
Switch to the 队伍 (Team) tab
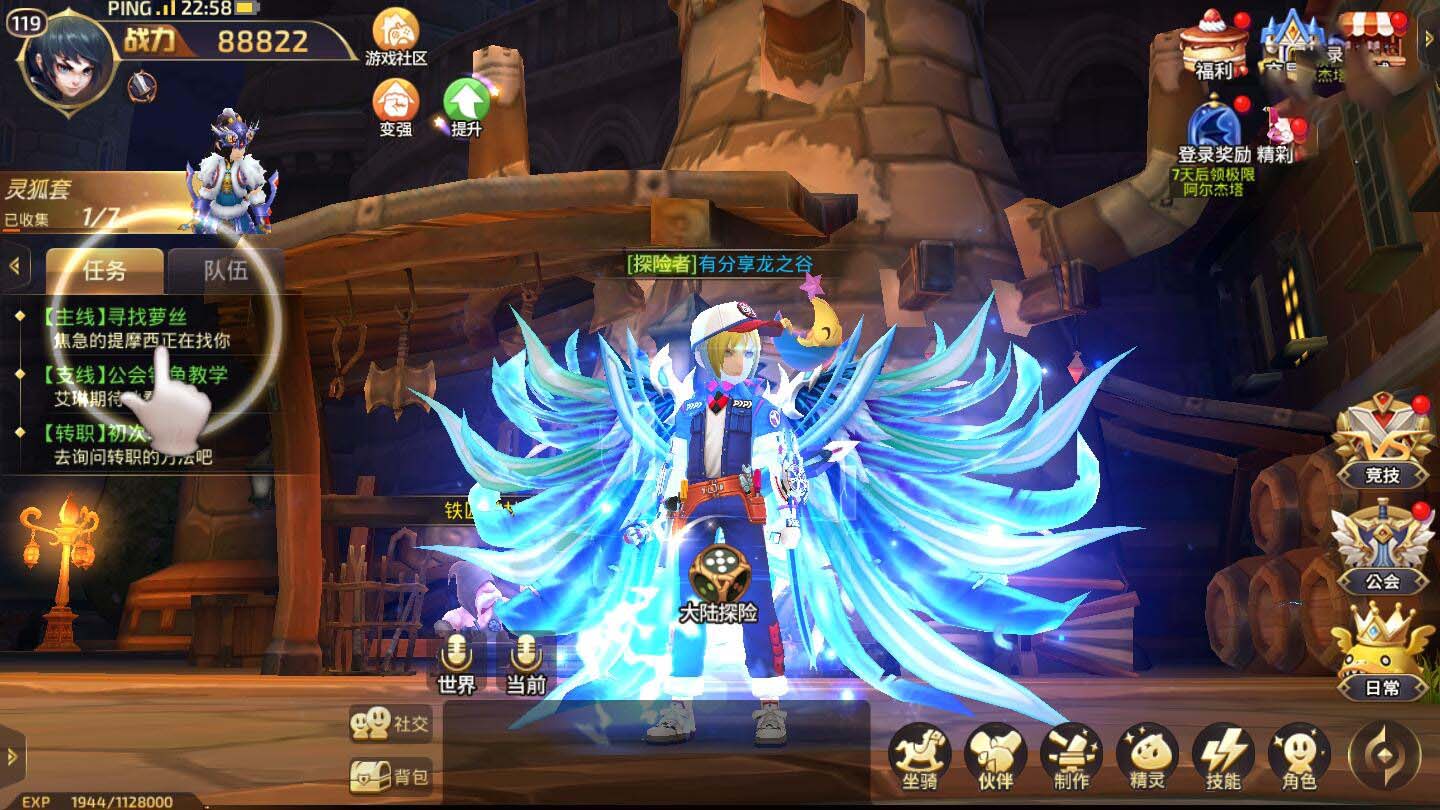[x=228, y=272]
